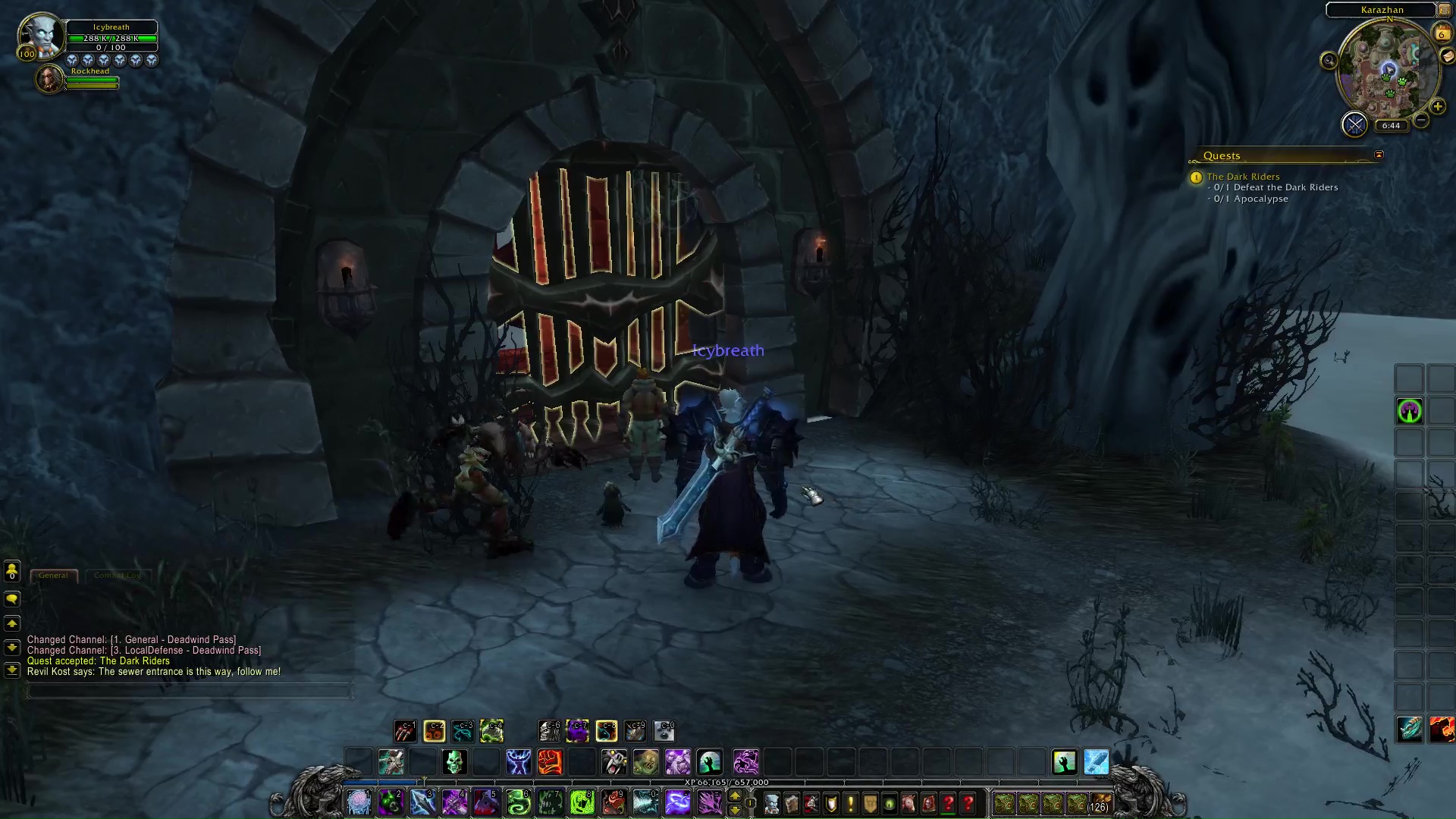The width and height of the screenshot is (1456, 819).
Task: Open the Spellbook from the micro menu
Action: 791,804
